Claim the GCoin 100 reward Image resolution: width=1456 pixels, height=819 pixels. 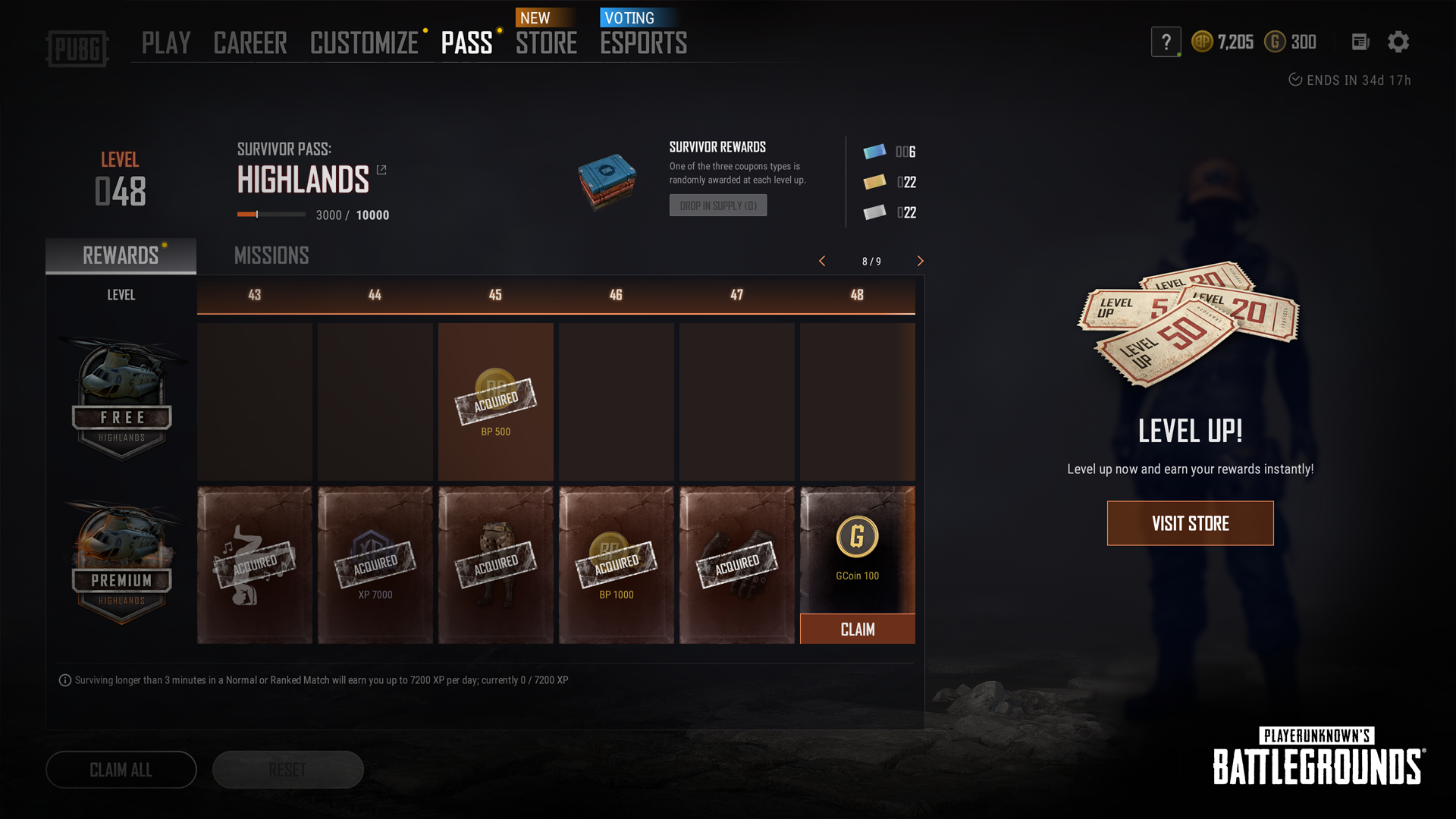coord(857,629)
